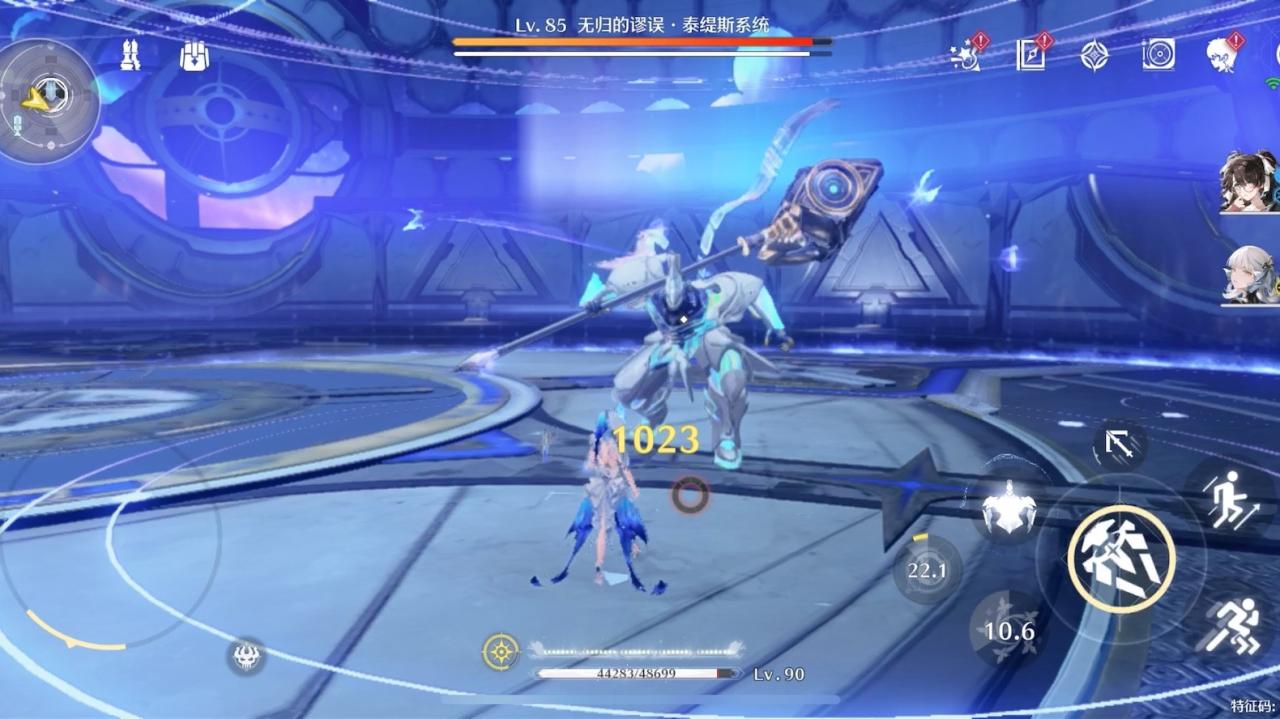The height and width of the screenshot is (719, 1280).
Task: Switch to the dark-haired glasses character
Action: pos(1248,182)
